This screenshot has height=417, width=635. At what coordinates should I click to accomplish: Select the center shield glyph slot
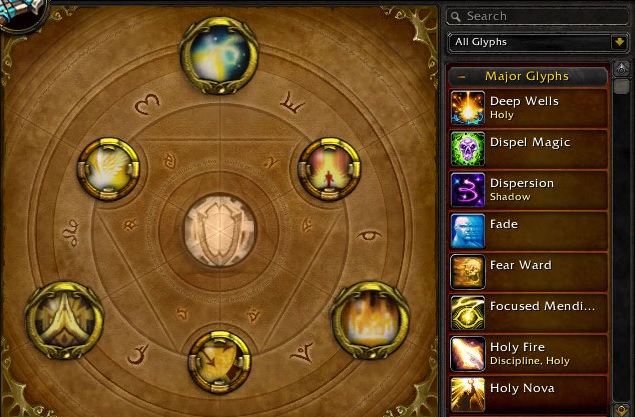click(219, 224)
